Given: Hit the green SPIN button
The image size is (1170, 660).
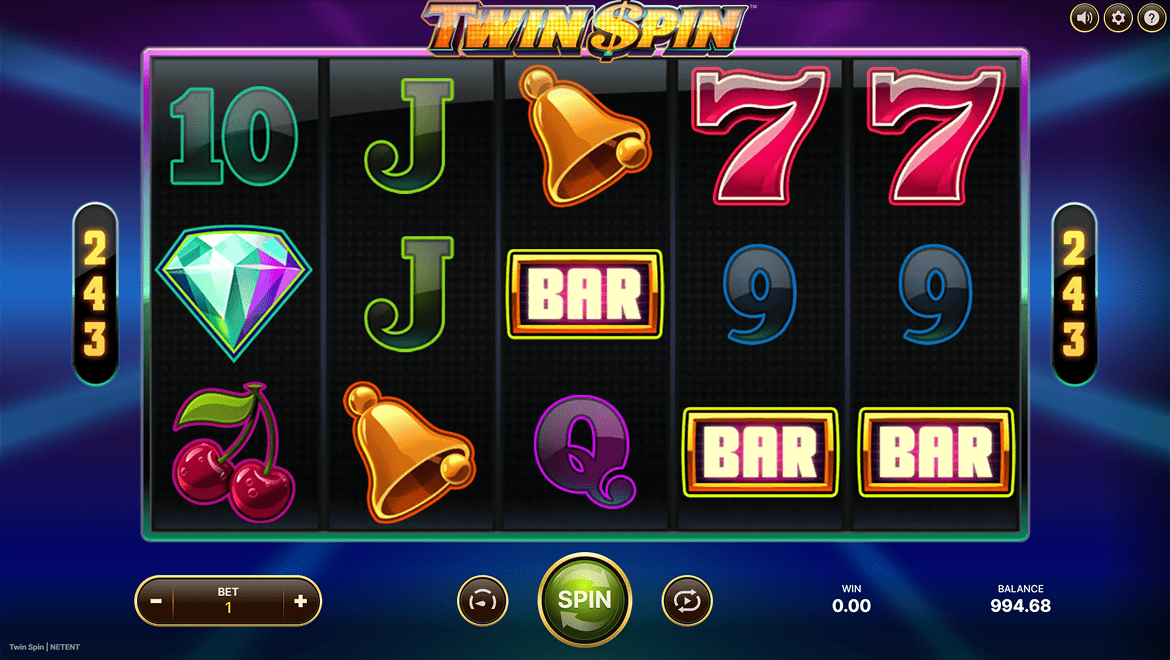Looking at the screenshot, I should pos(585,600).
